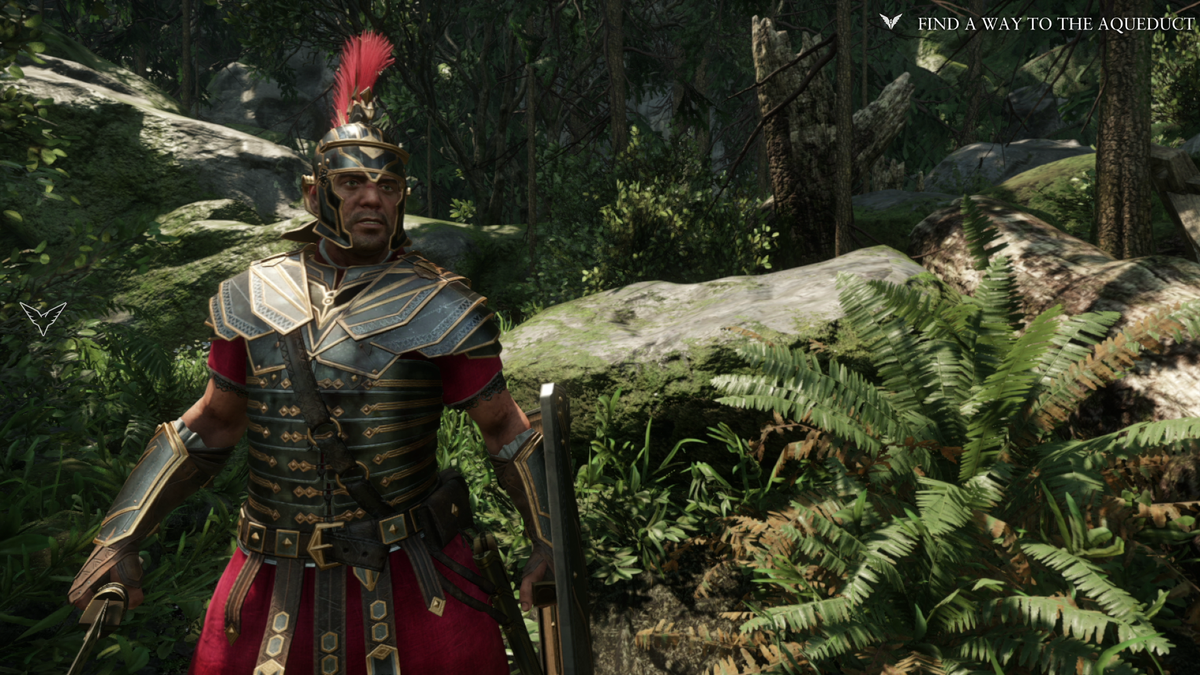
Task: Click the Find a Way to the Aqueduct objective
Action: tap(1055, 23)
